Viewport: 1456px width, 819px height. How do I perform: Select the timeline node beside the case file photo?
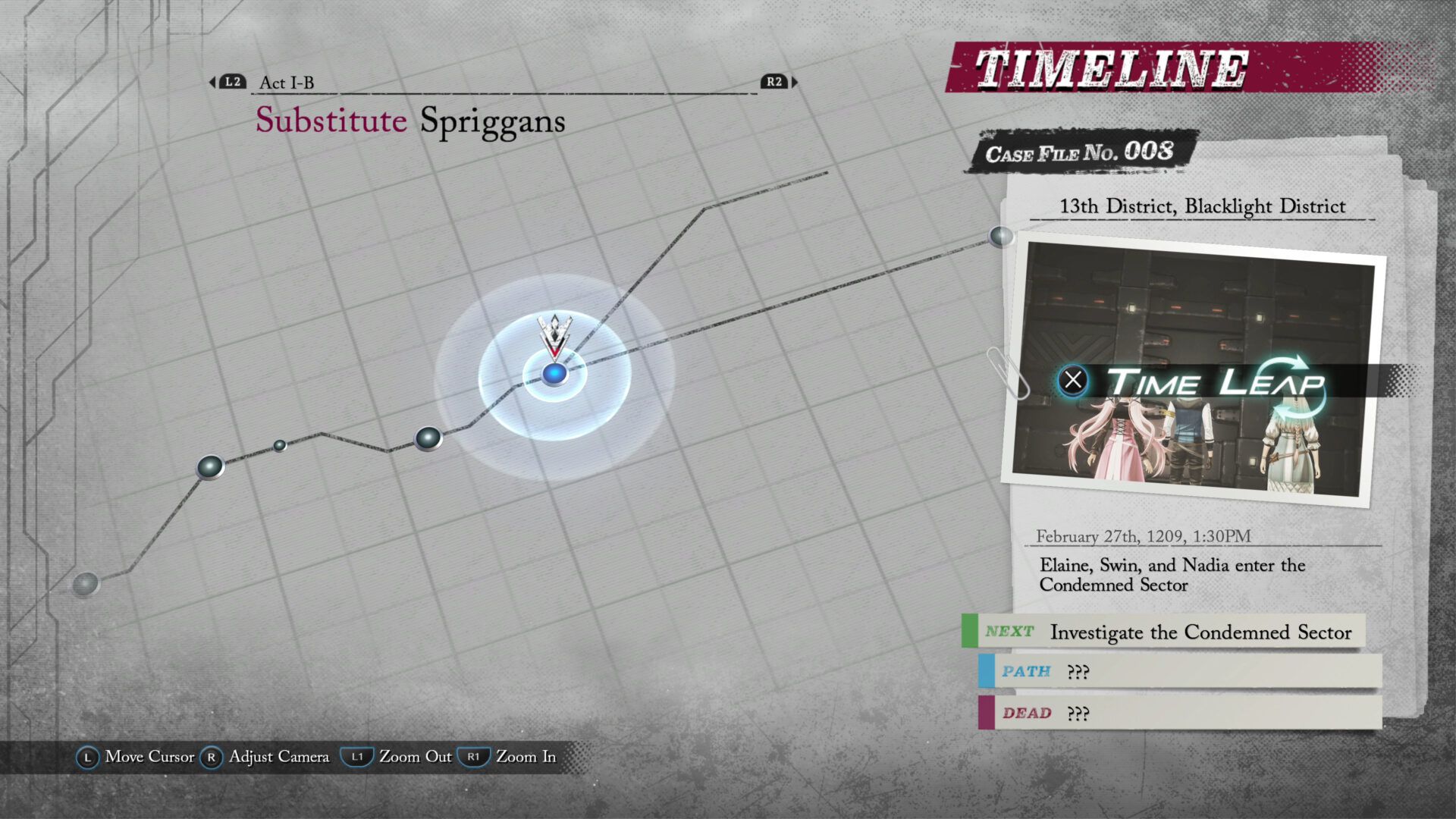coord(1001,237)
